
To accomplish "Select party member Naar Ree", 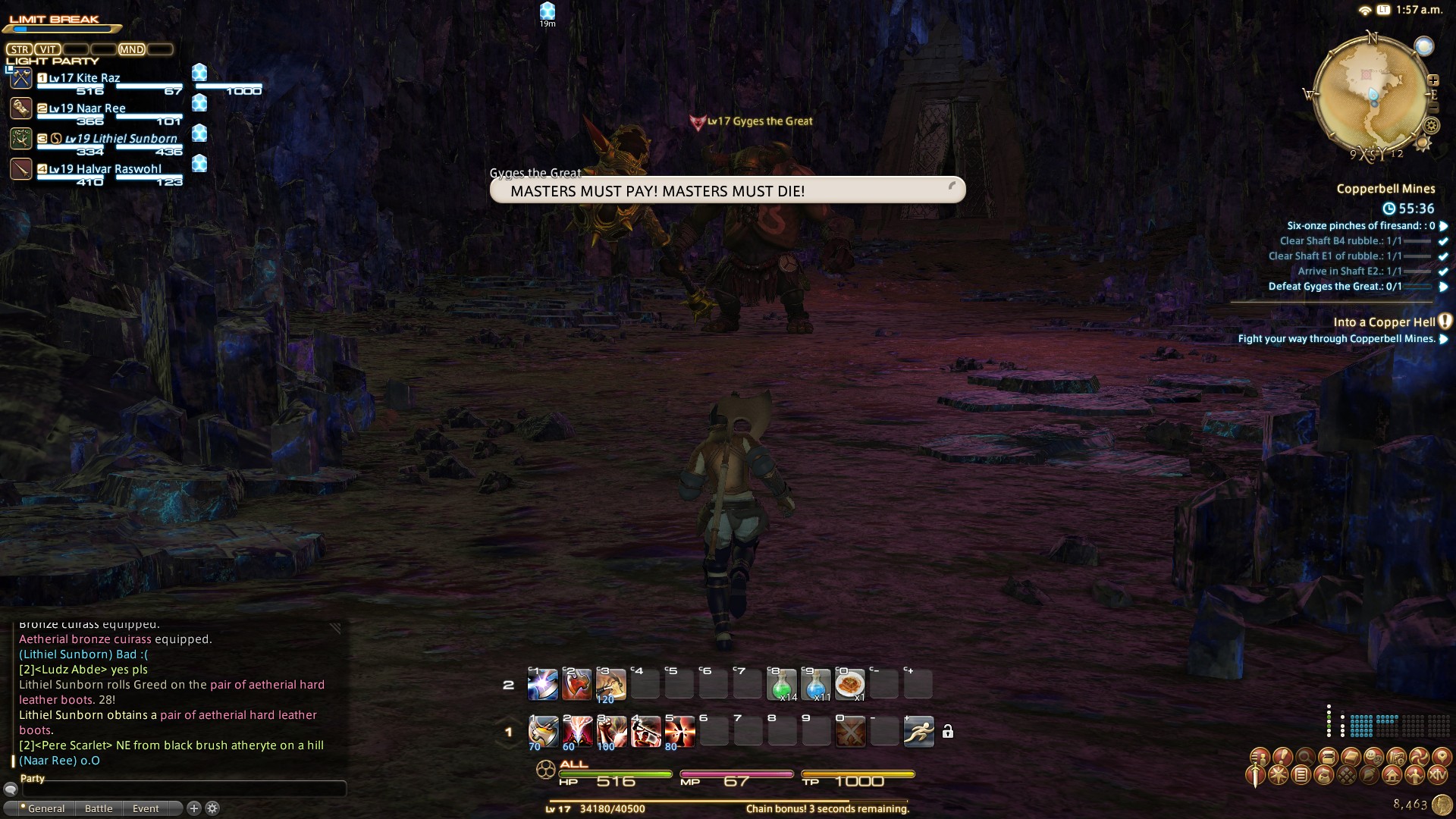I will tap(87, 108).
